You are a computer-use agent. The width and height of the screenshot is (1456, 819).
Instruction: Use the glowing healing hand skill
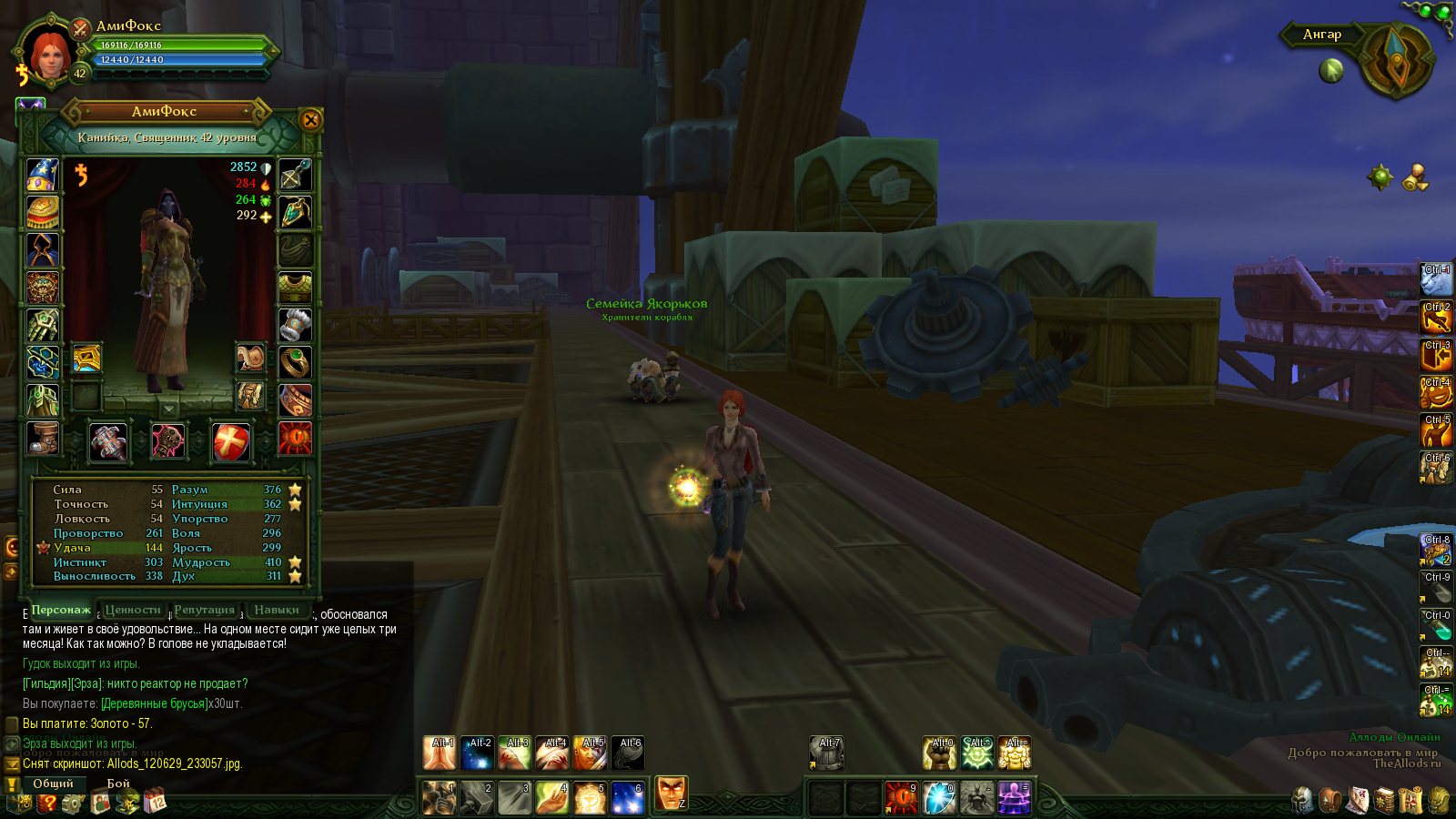click(552, 798)
